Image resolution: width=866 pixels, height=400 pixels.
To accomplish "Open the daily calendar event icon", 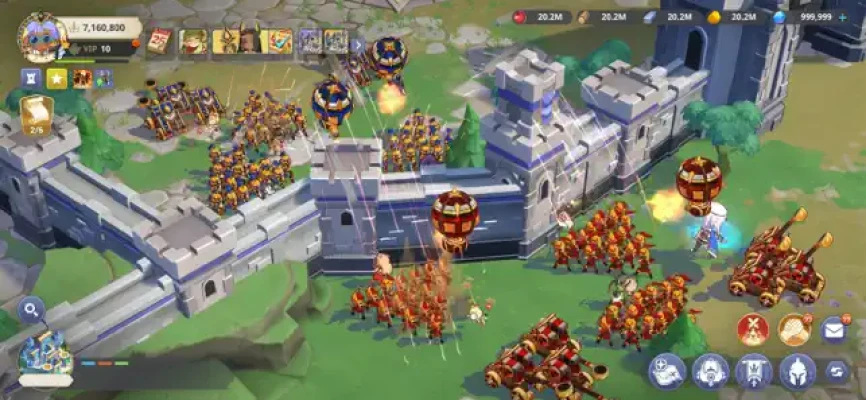I will [x=159, y=41].
